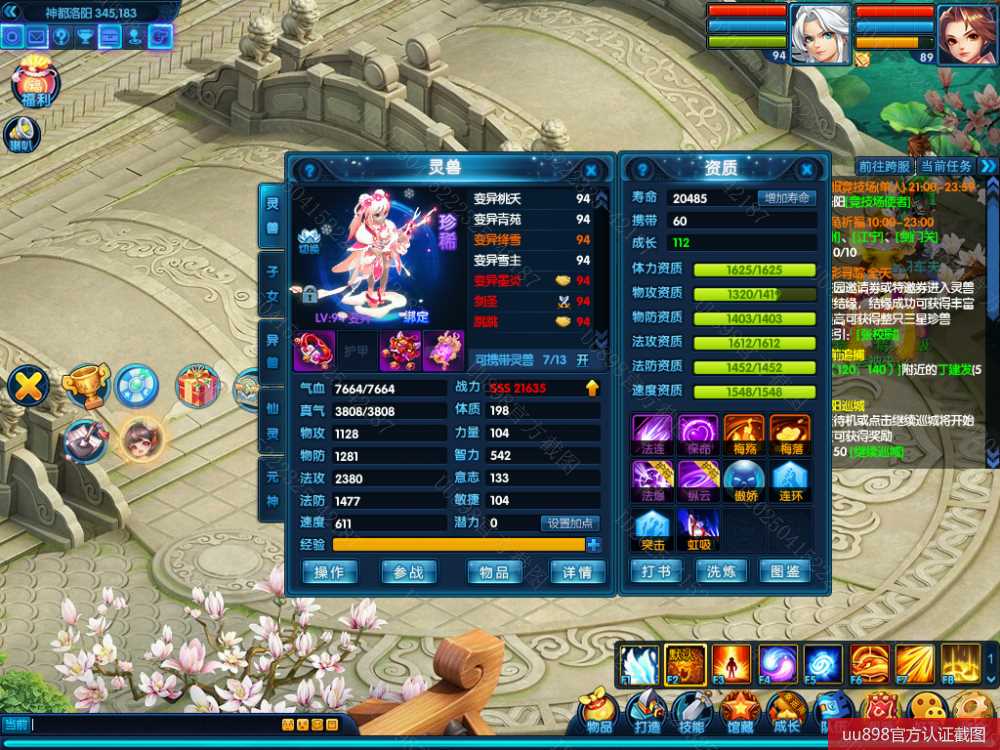Click the 参战 join battle button
This screenshot has height=750, width=1000.
(408, 572)
